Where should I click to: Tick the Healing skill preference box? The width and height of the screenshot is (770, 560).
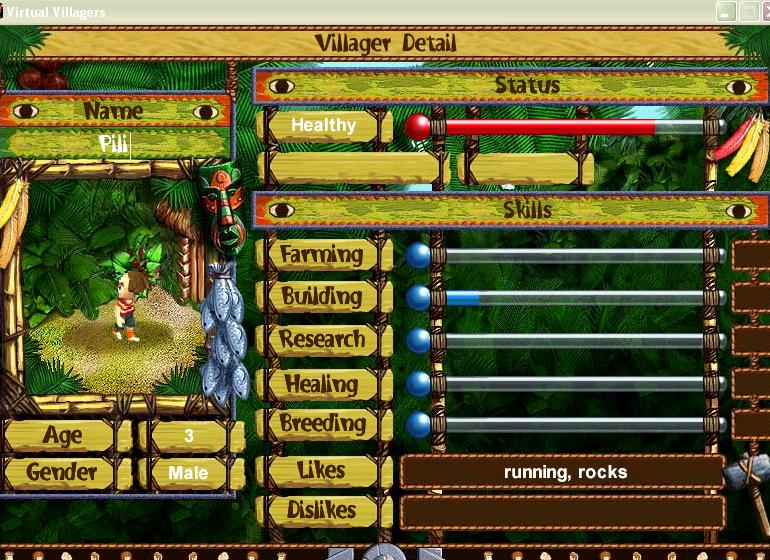(x=751, y=383)
